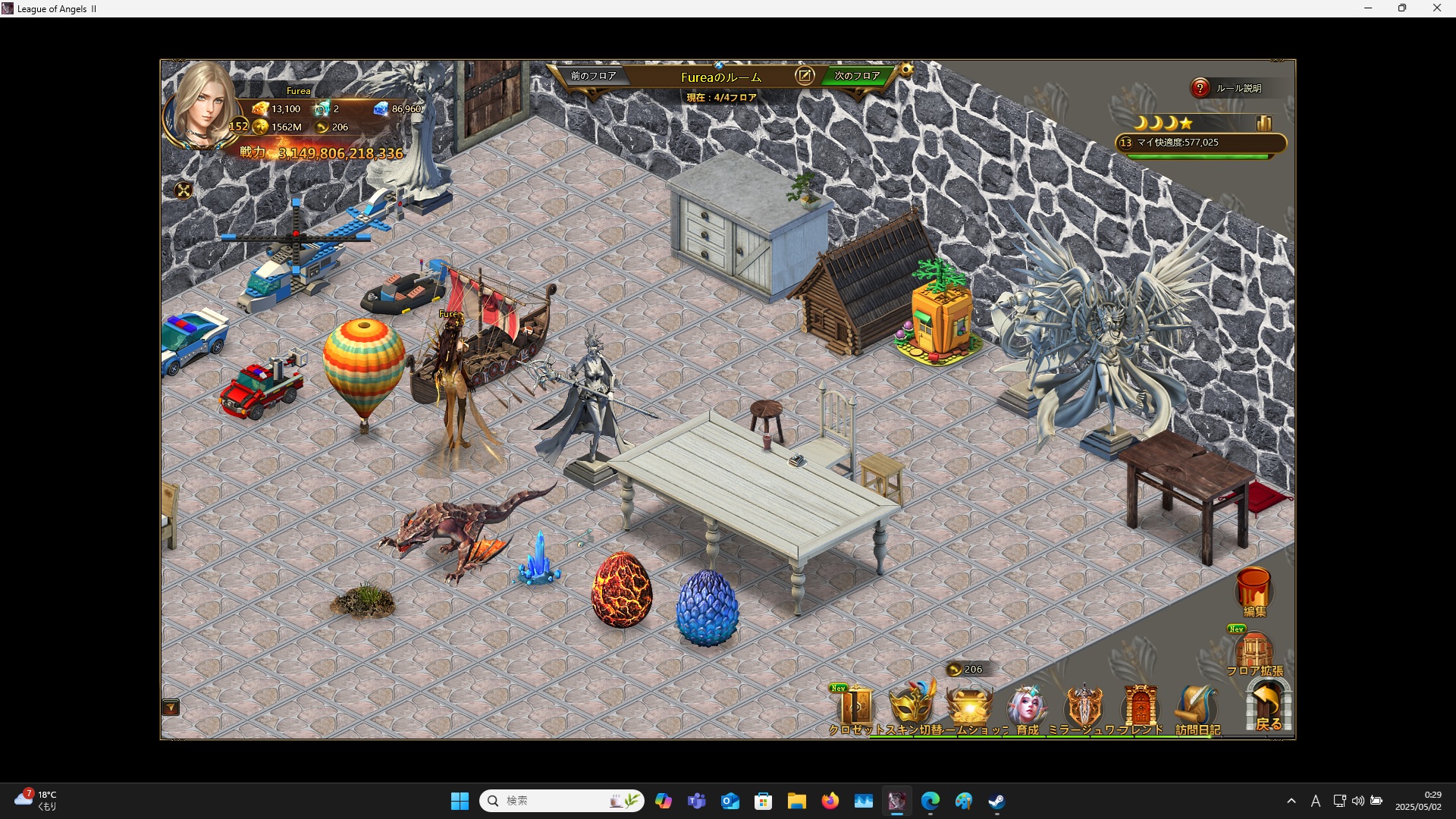Viewport: 1456px width, 819px height.
Task: Open the rule explanation (ルール説明)
Action: pos(1229,88)
